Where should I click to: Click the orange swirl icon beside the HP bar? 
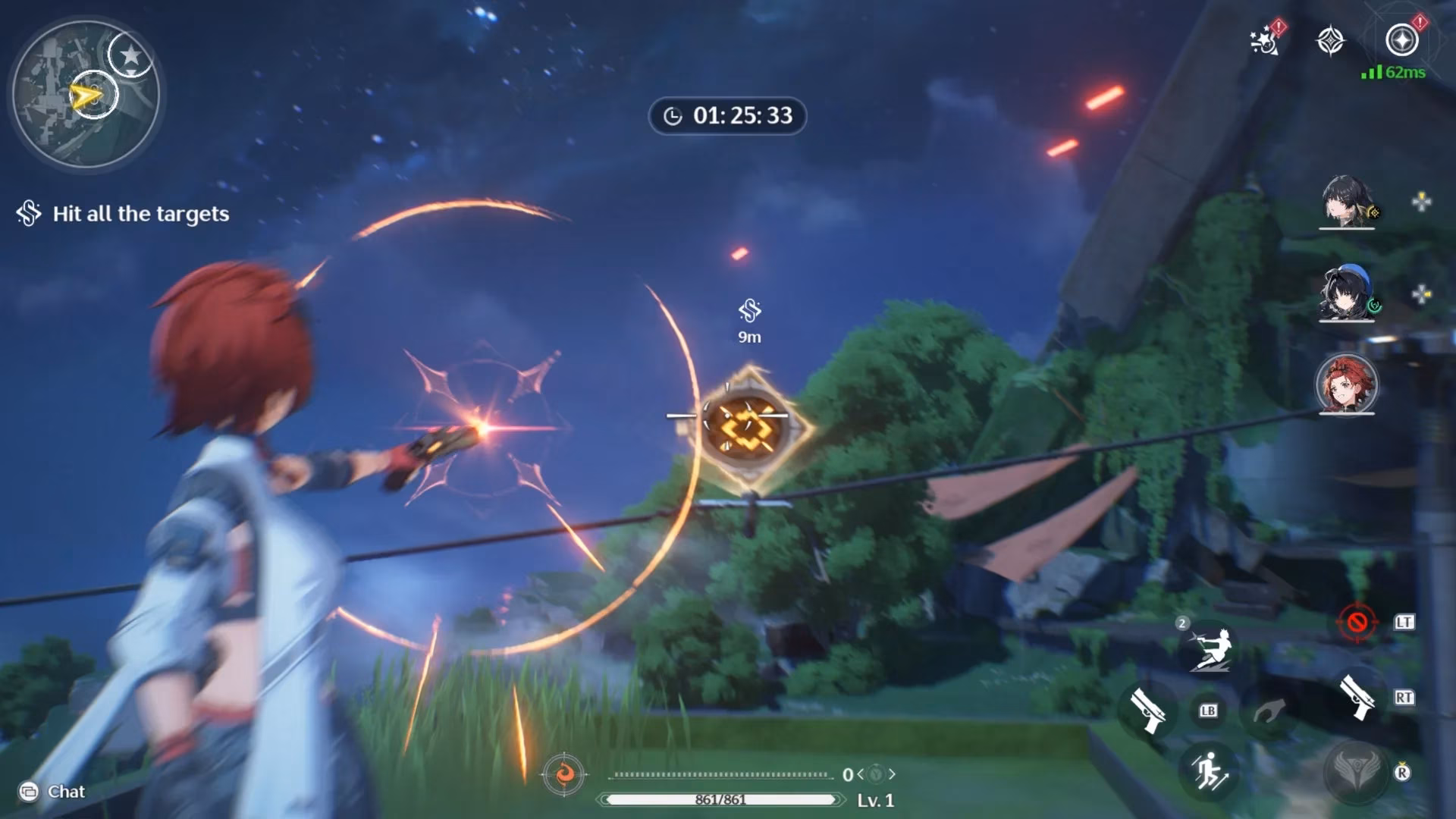pos(564,774)
